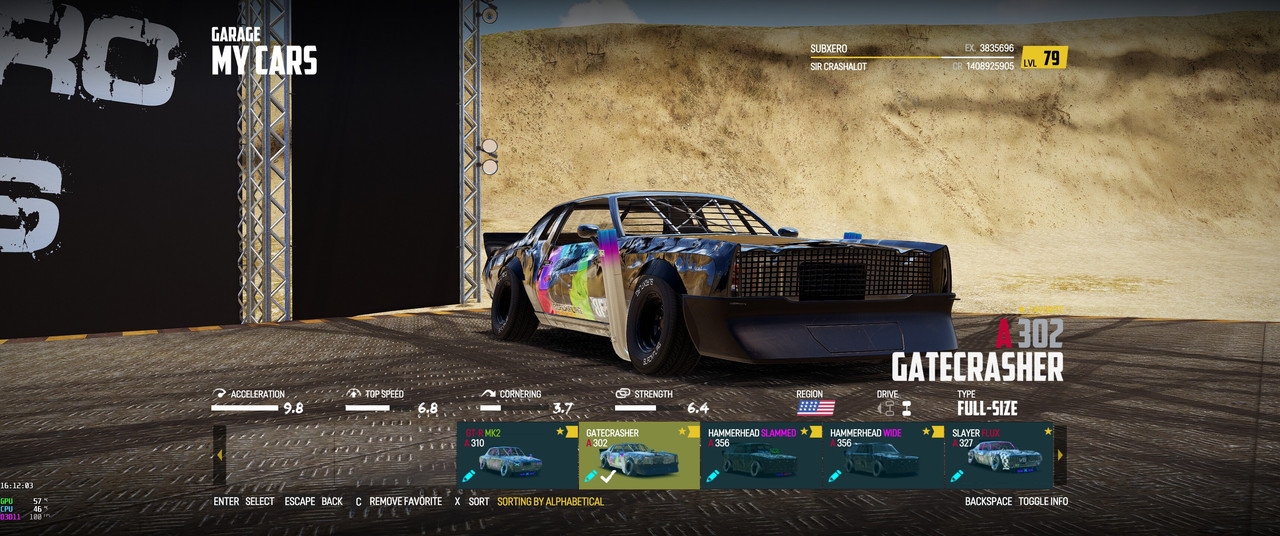The image size is (1280, 536).
Task: Click the pencil icon on GT-R MK2 tile
Action: 468,476
